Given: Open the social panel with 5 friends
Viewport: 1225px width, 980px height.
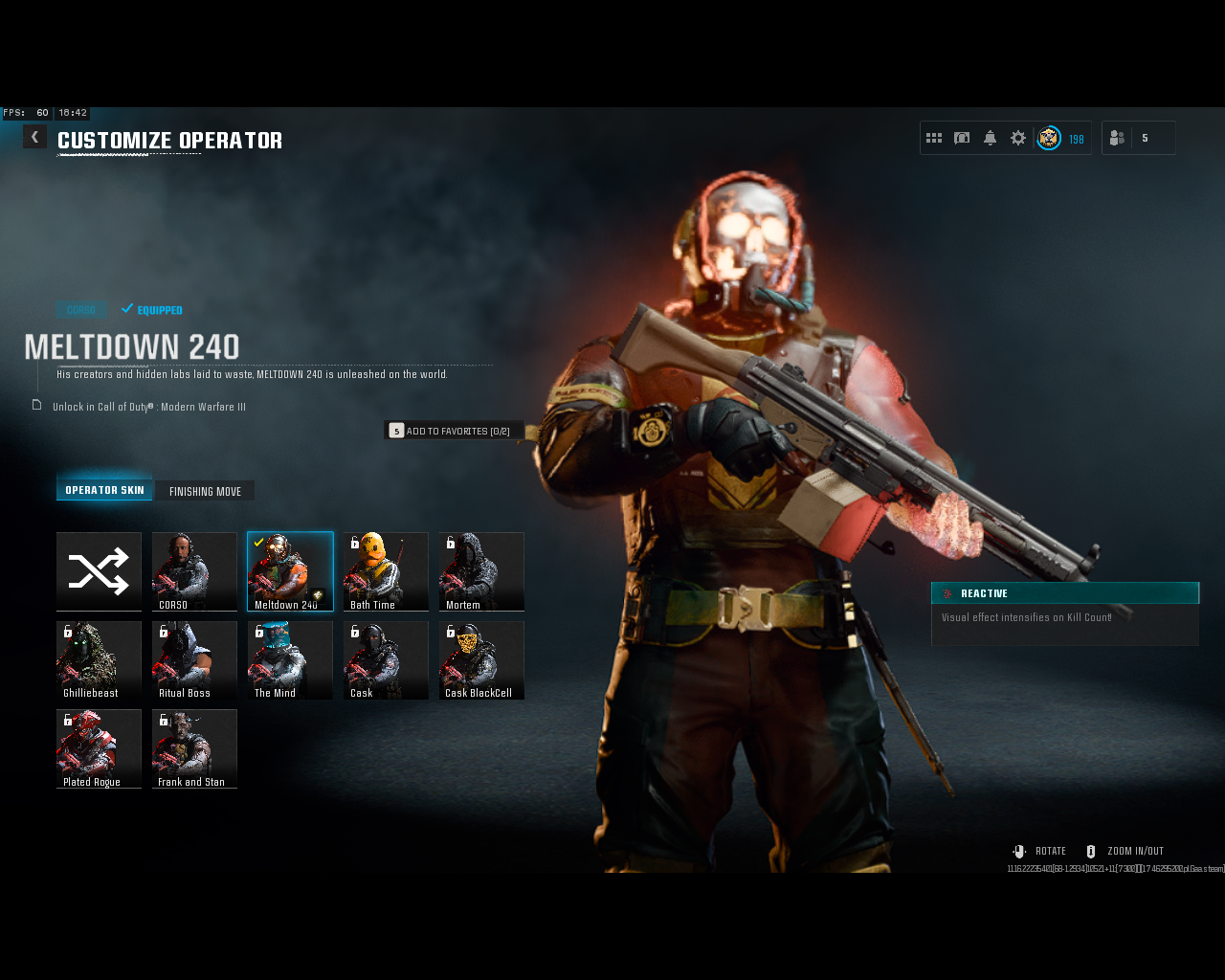Looking at the screenshot, I should click(1138, 137).
